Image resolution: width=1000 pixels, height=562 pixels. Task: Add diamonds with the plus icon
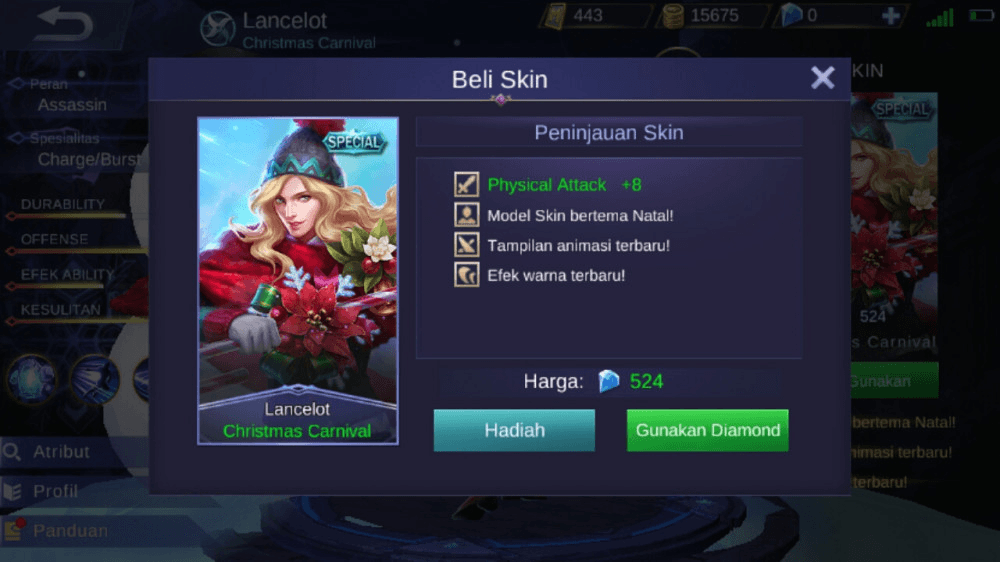click(x=890, y=16)
